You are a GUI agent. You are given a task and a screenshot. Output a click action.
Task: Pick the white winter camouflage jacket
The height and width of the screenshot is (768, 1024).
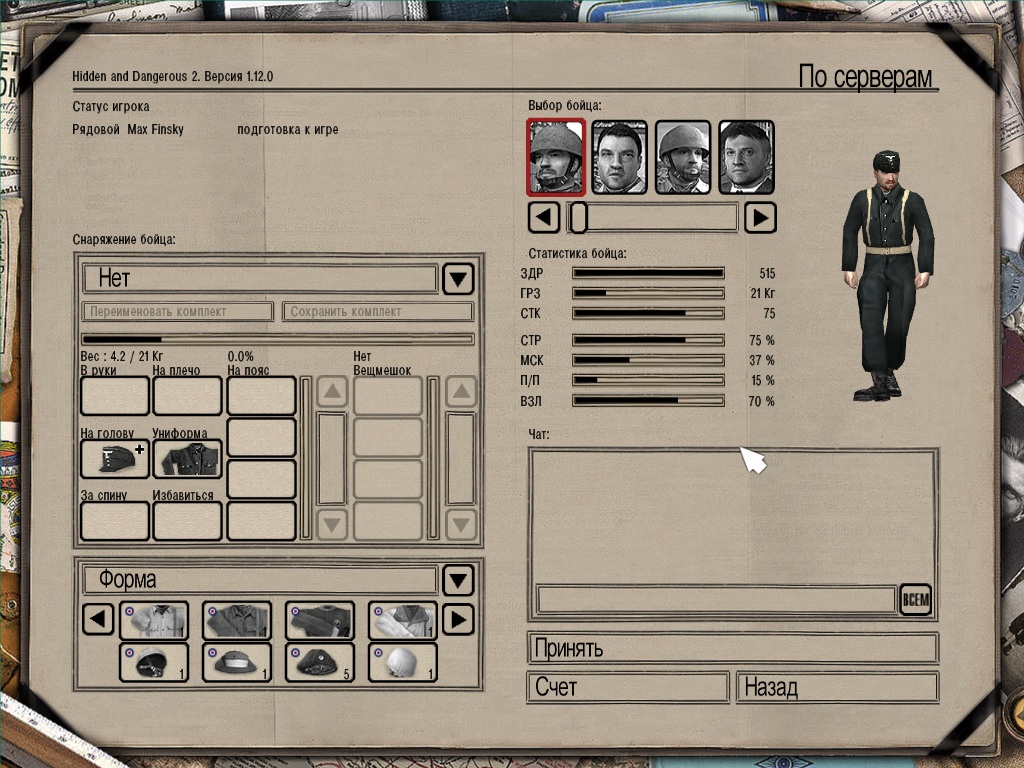click(402, 621)
